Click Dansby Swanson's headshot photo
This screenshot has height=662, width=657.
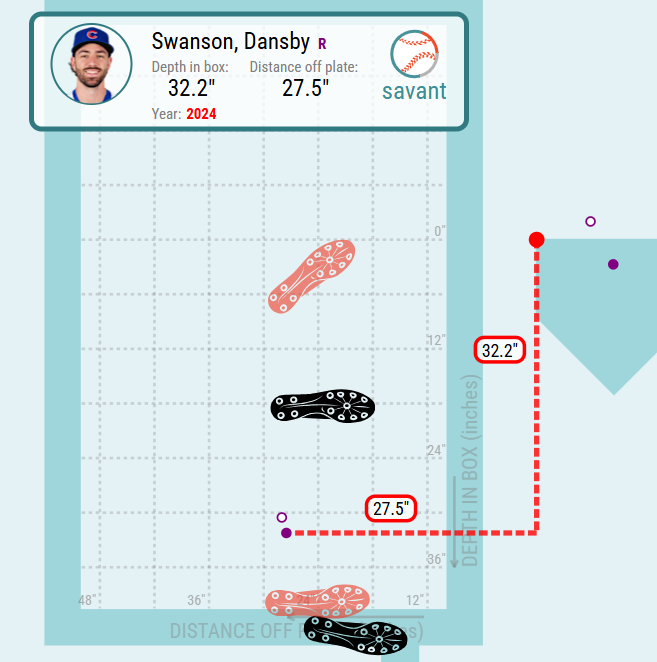click(91, 65)
